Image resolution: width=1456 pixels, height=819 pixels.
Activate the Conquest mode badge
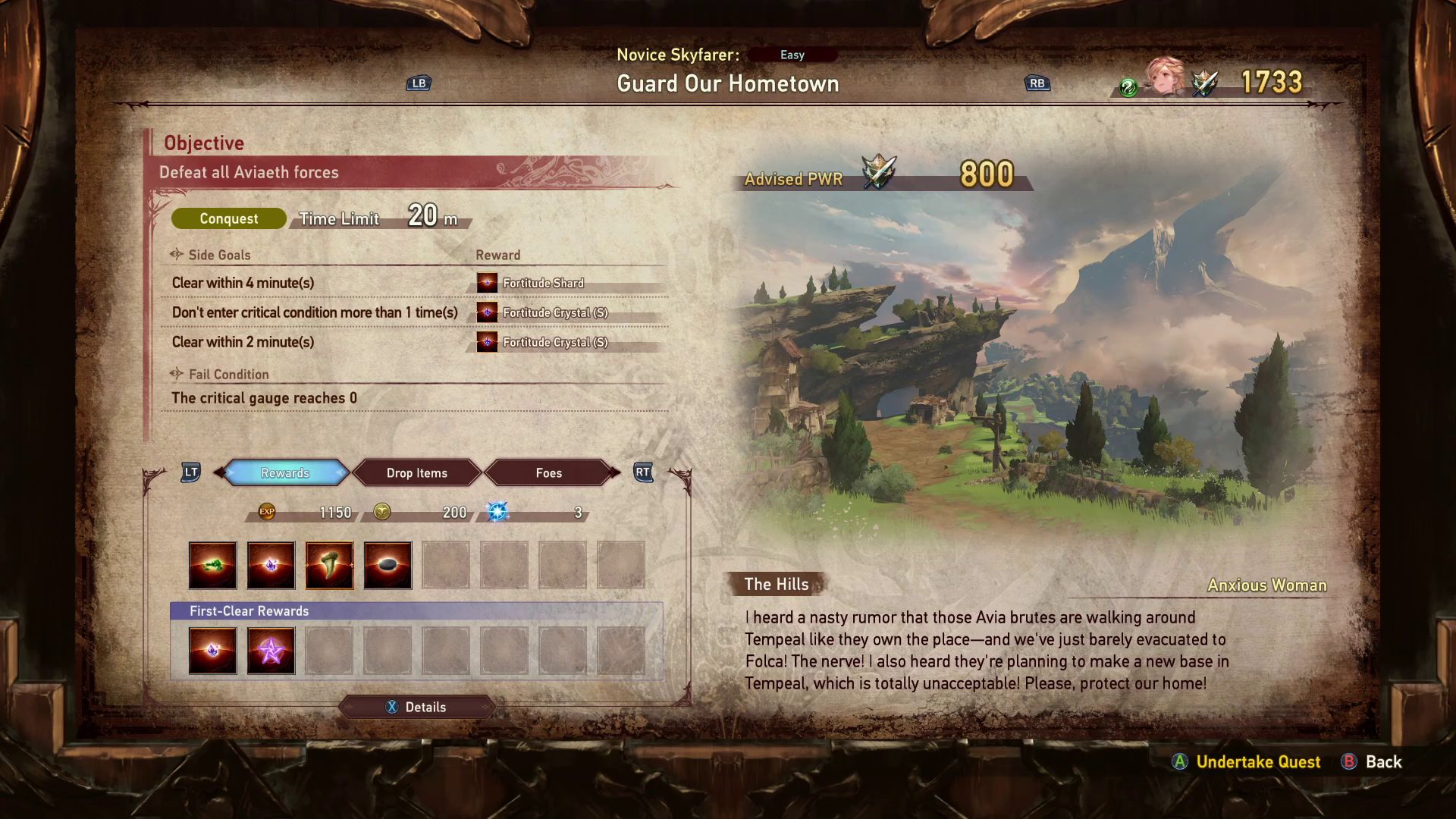227,218
